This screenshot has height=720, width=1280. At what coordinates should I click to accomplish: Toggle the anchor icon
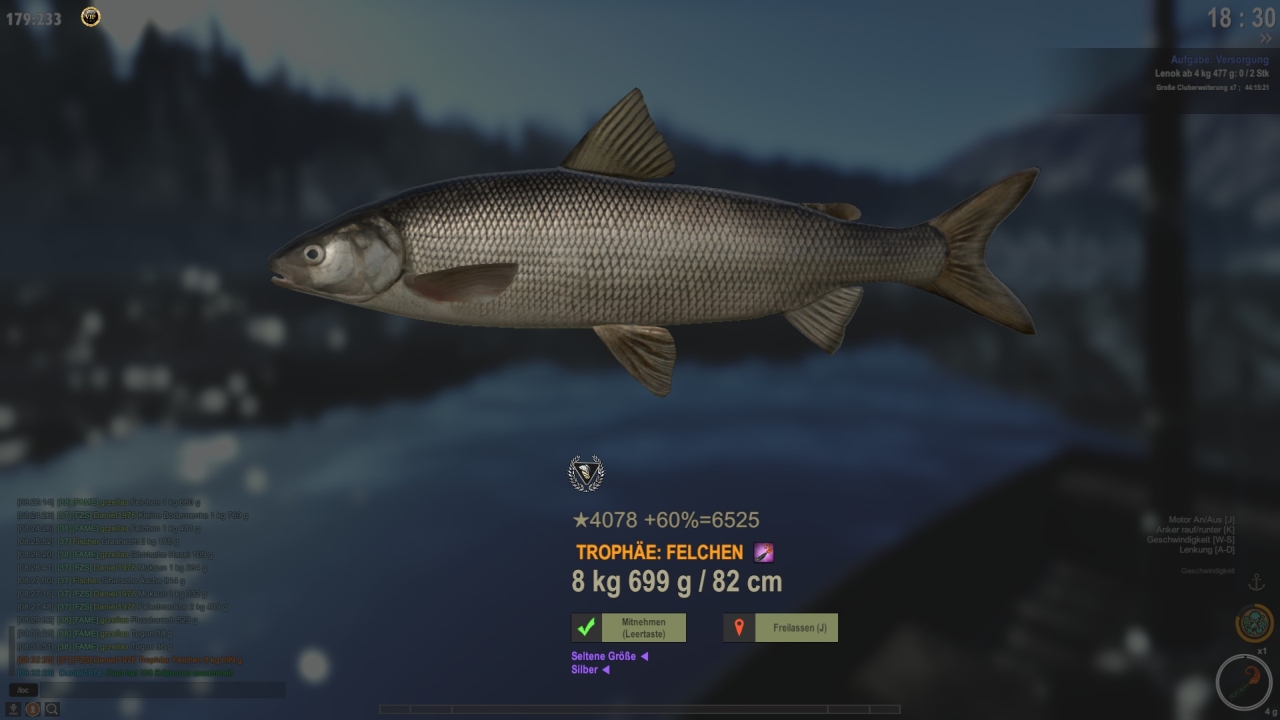point(1257,583)
